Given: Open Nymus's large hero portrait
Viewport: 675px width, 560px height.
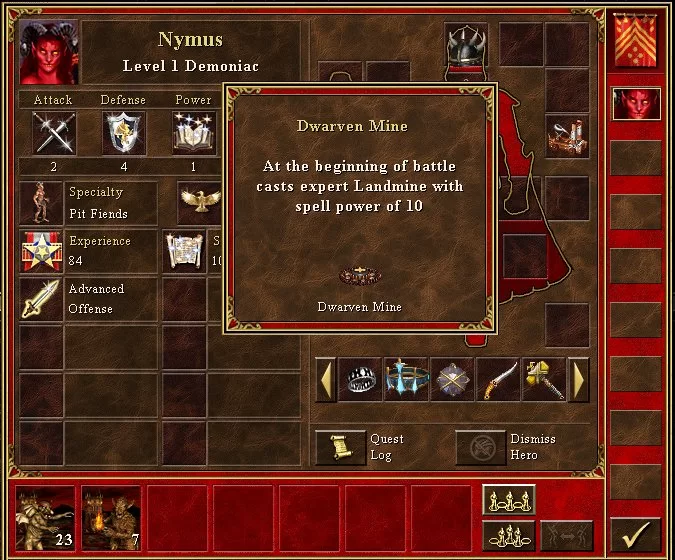Looking at the screenshot, I should pyautogui.click(x=48, y=50).
